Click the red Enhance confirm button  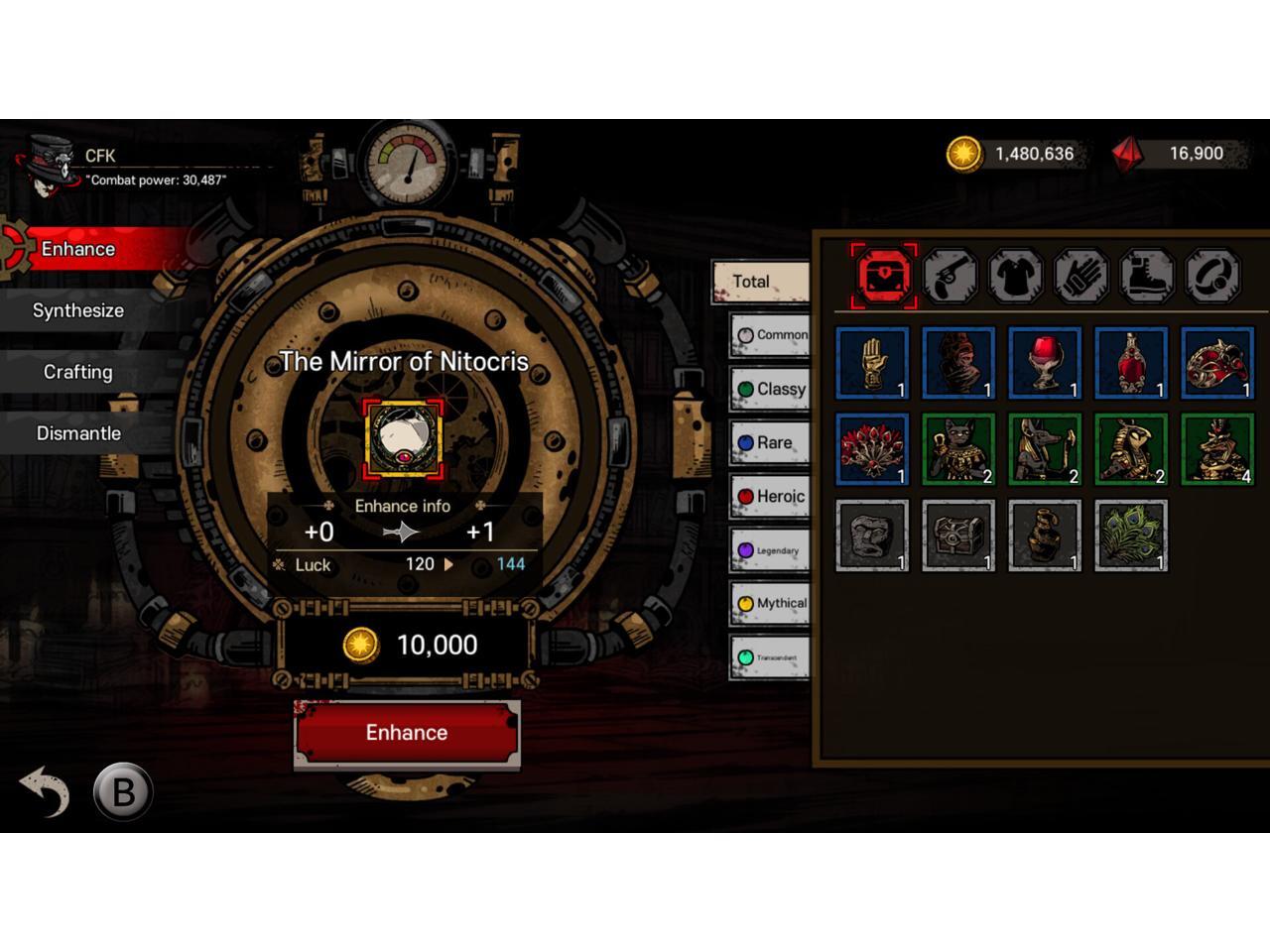tap(406, 733)
